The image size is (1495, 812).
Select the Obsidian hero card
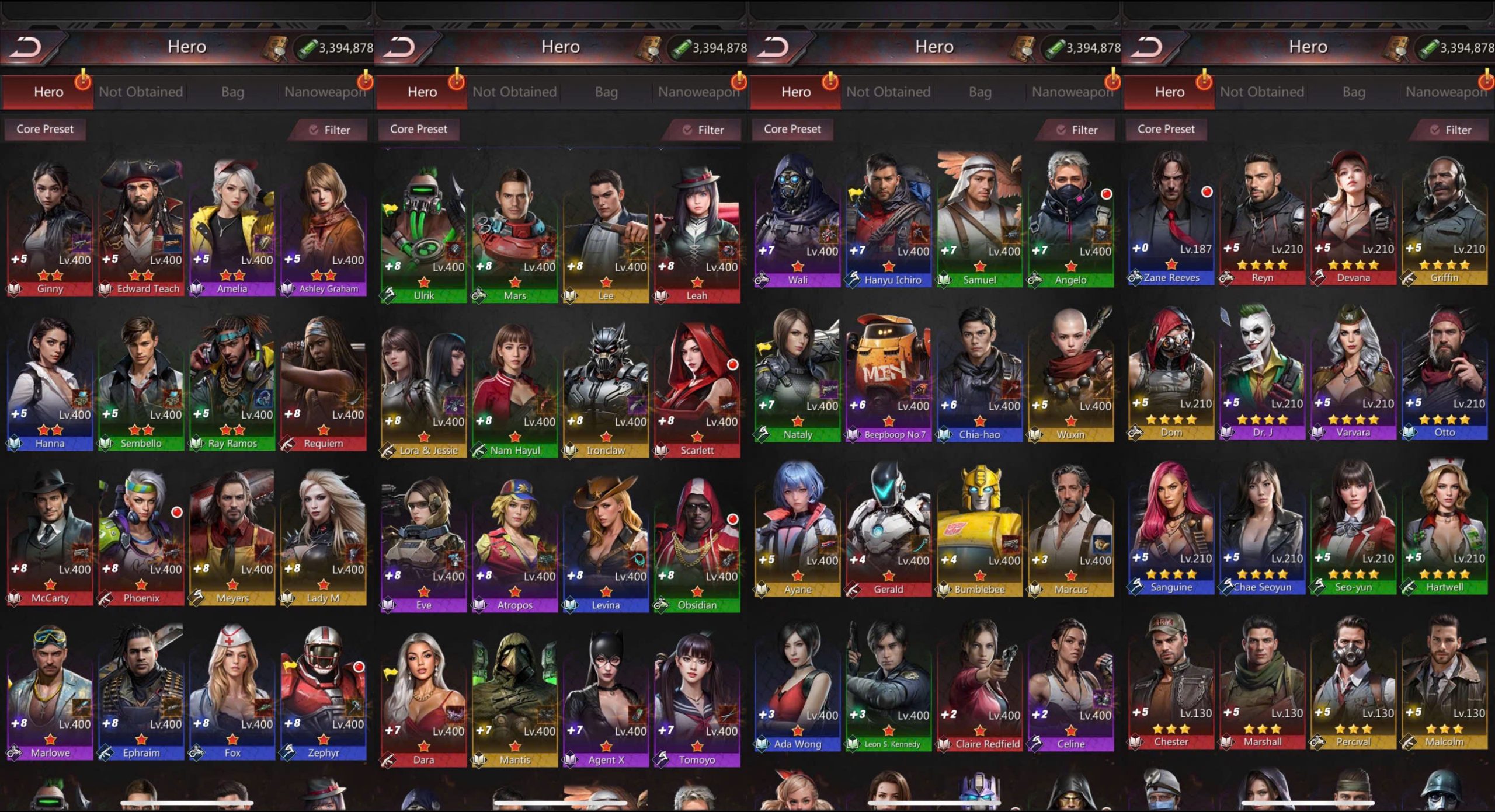697,544
